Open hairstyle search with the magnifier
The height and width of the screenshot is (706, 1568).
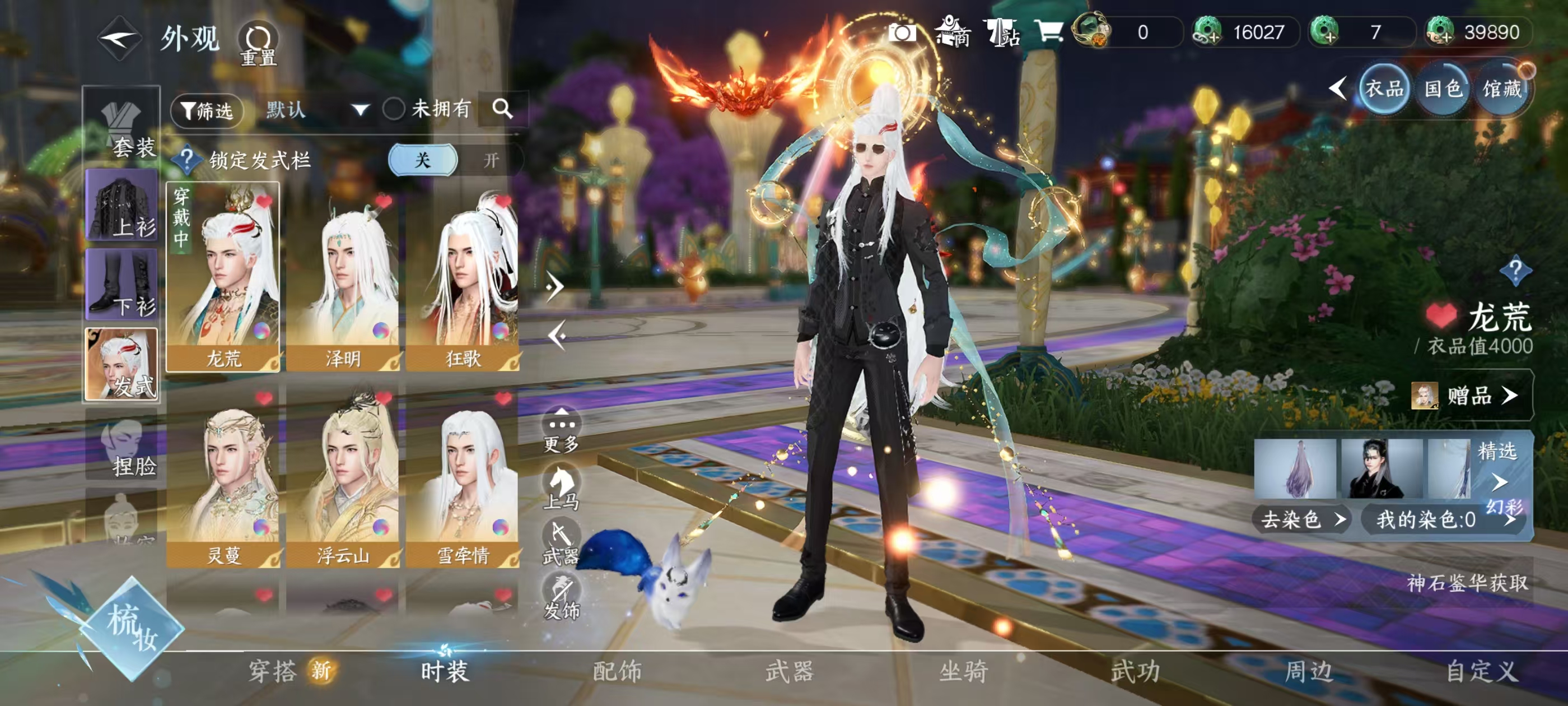pos(502,109)
